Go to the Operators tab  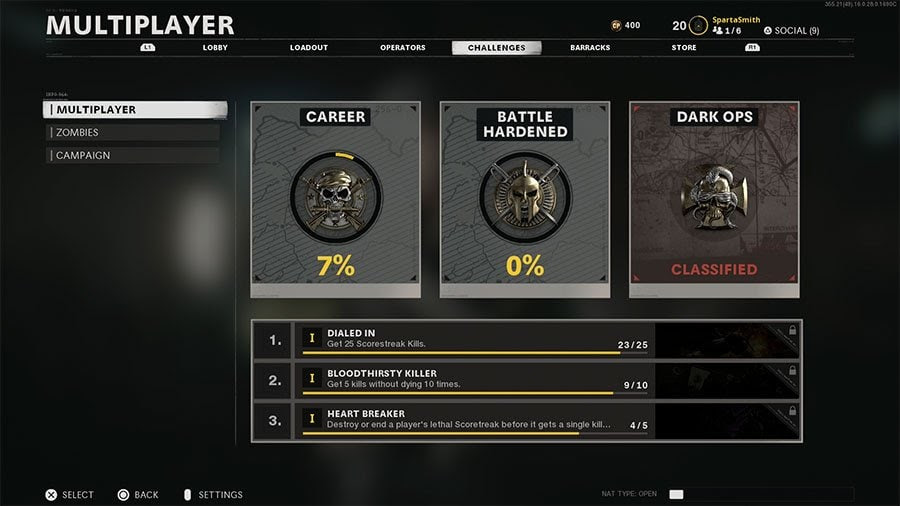click(x=403, y=47)
